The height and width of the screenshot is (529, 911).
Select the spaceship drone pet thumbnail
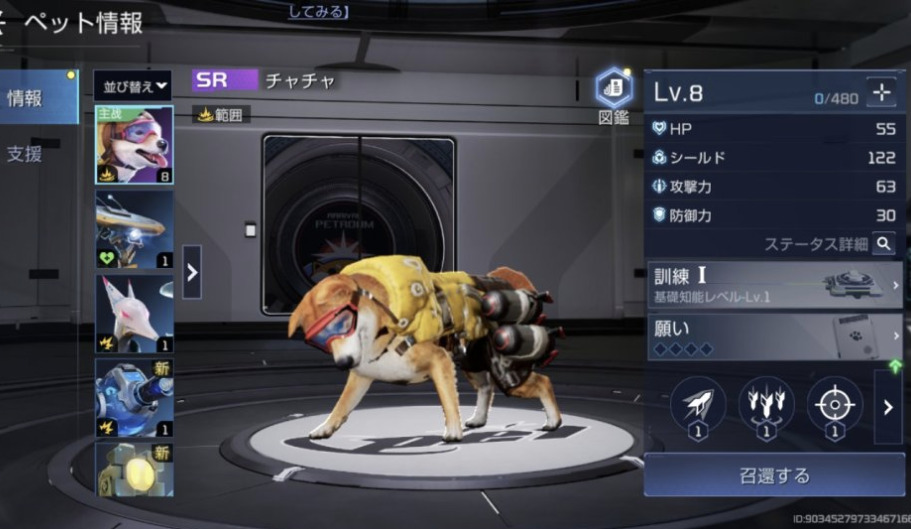[x=134, y=230]
